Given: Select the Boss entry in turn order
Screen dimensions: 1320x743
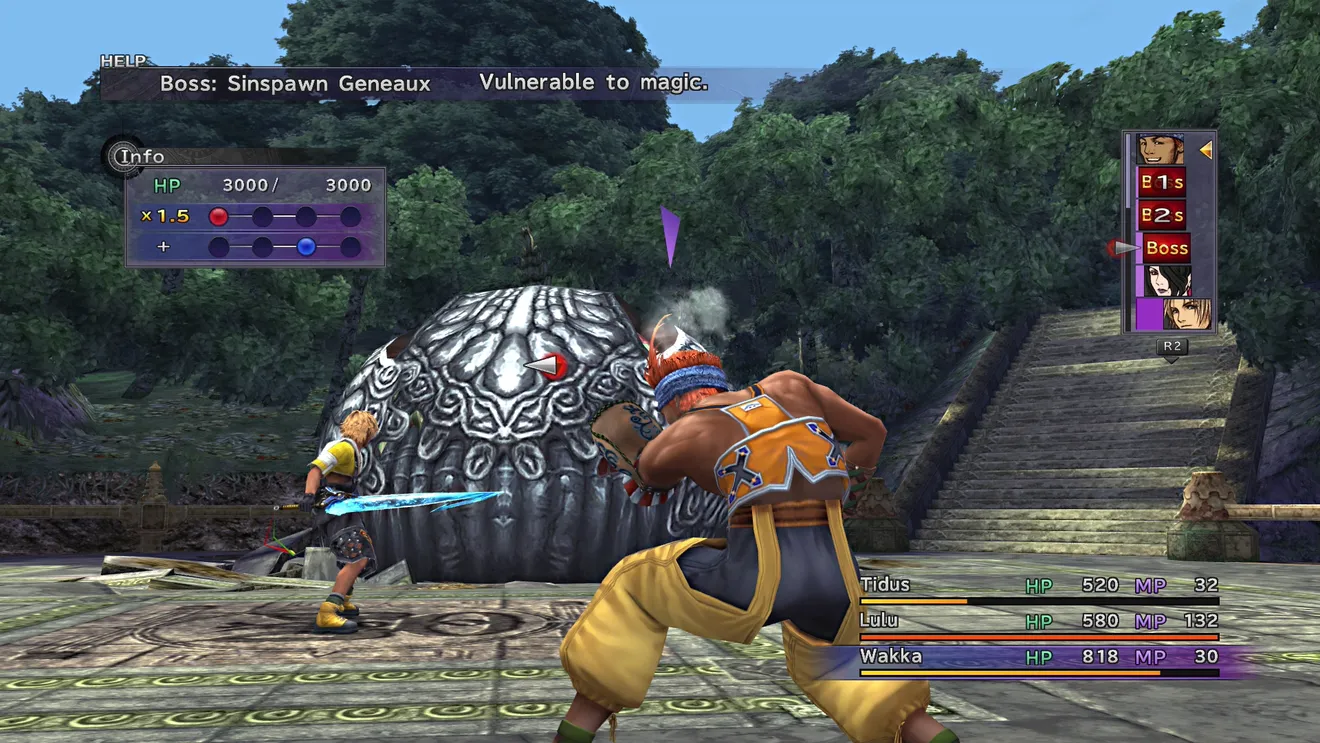Looking at the screenshot, I should click(1166, 248).
